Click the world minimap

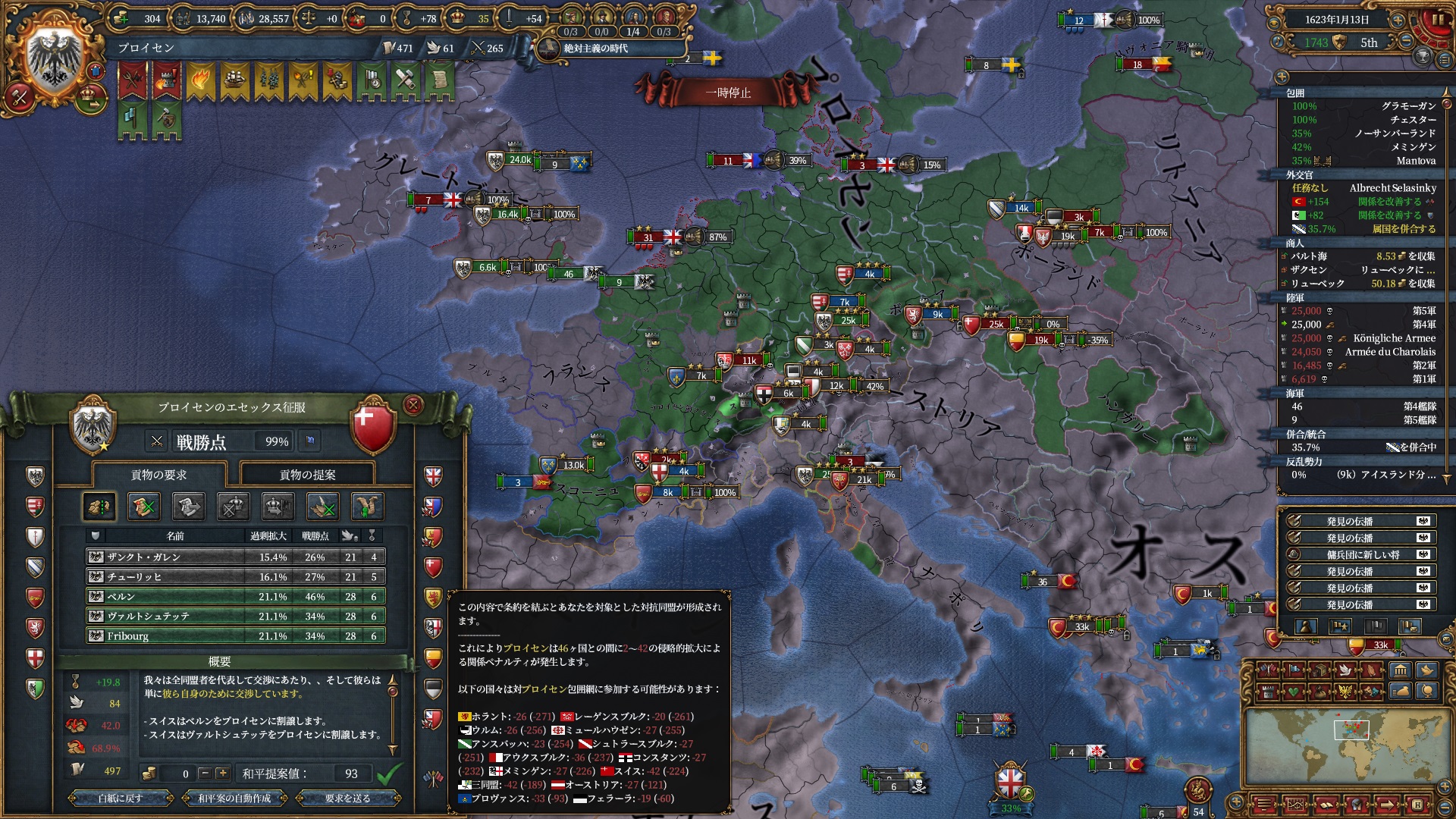click(1350, 745)
